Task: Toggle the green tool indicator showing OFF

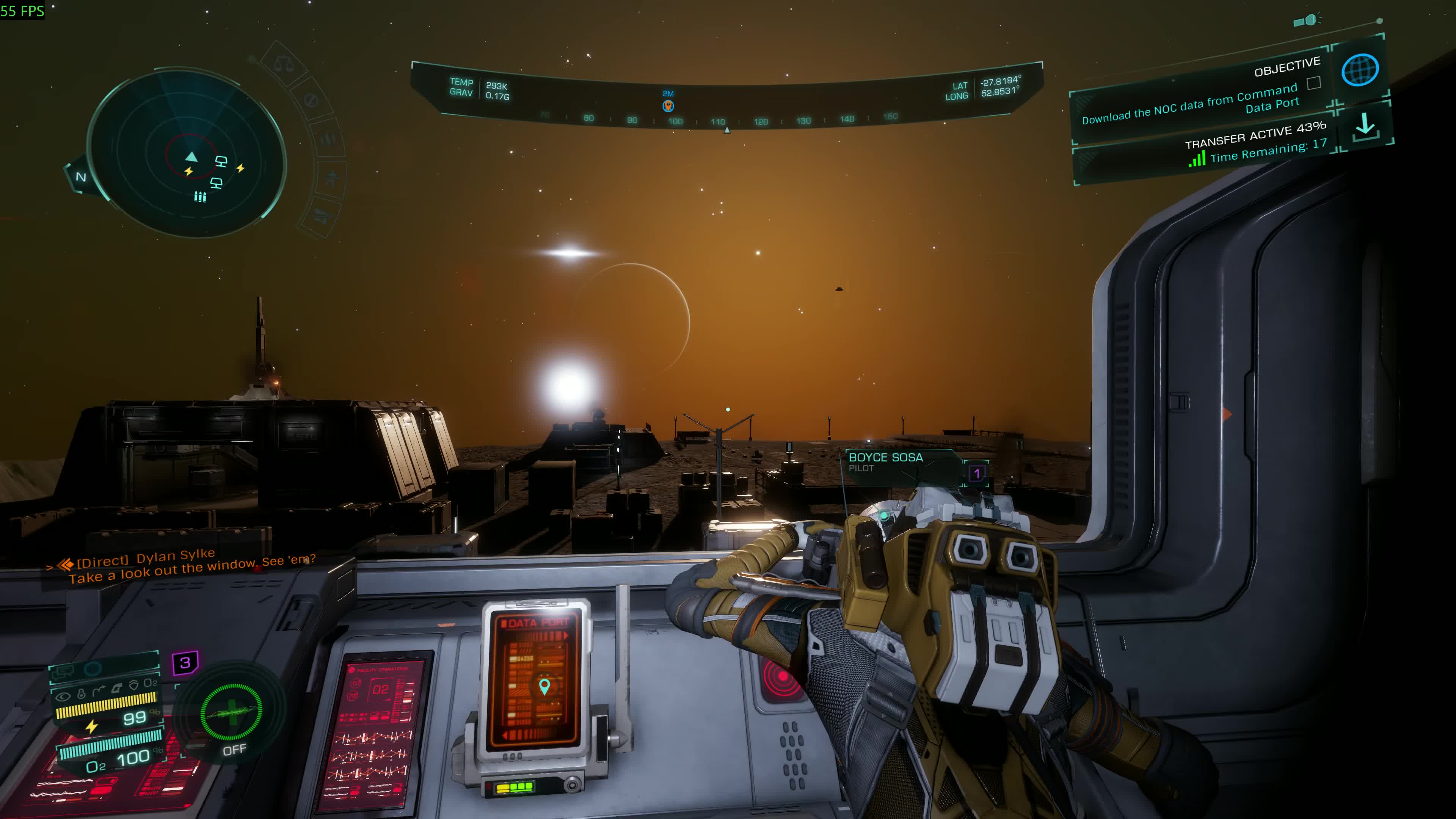Action: (x=231, y=714)
